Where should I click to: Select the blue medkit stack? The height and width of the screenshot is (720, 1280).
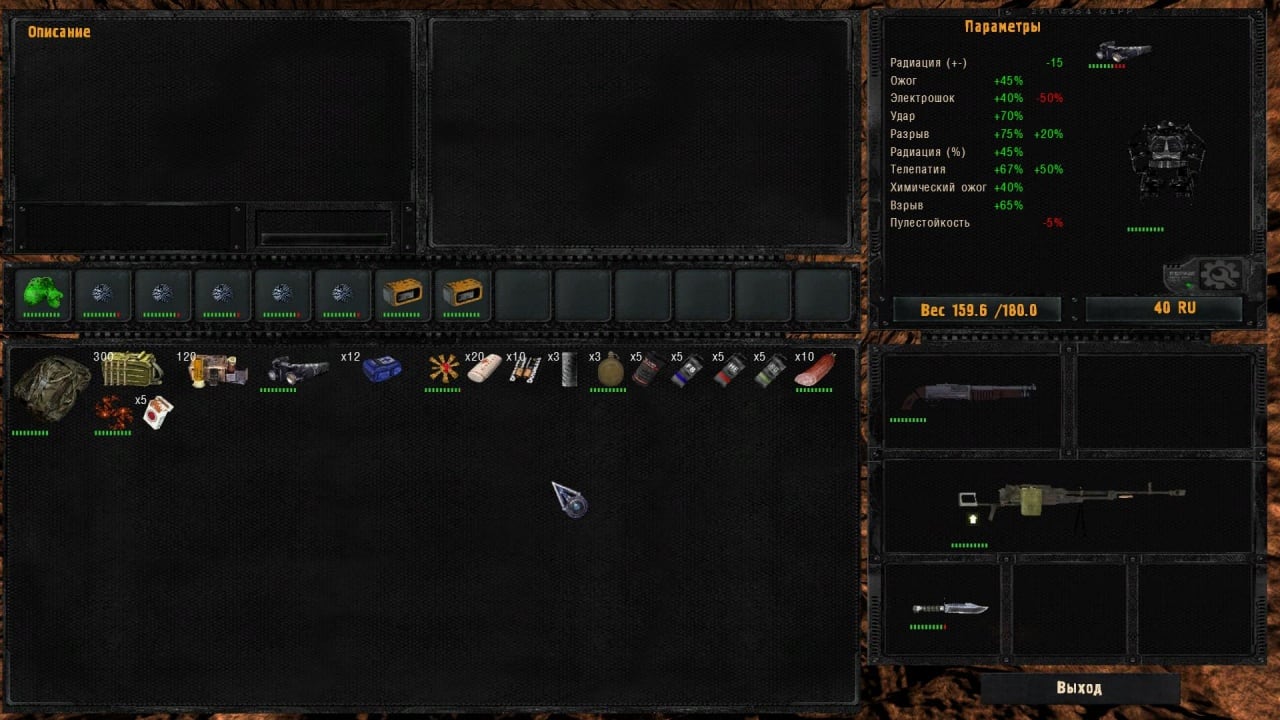point(382,371)
